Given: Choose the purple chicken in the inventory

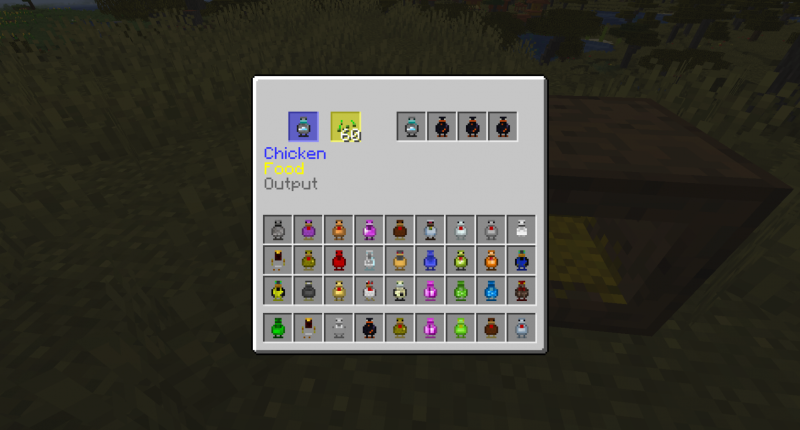Looking at the screenshot, I should (309, 230).
